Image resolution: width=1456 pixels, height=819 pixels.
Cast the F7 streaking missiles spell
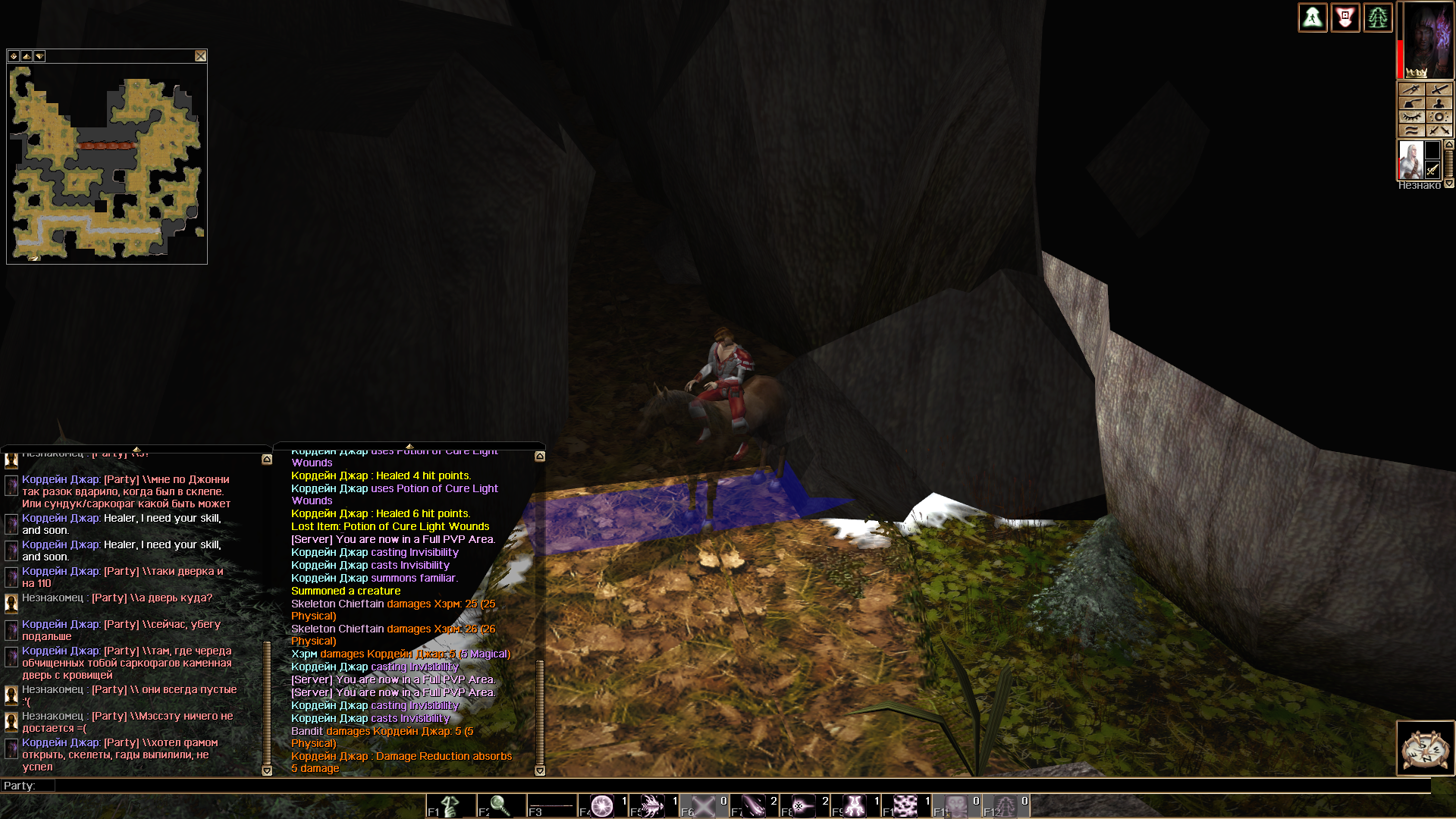tap(754, 805)
